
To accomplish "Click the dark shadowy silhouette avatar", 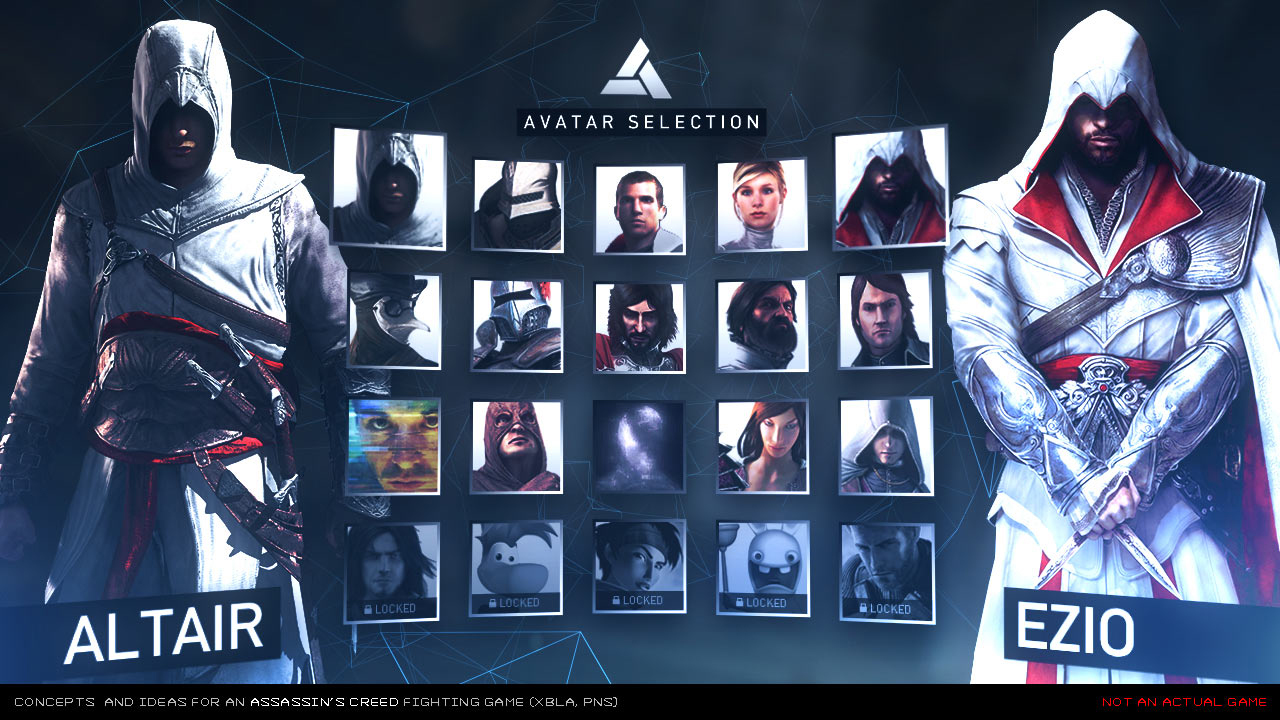I will point(639,446).
